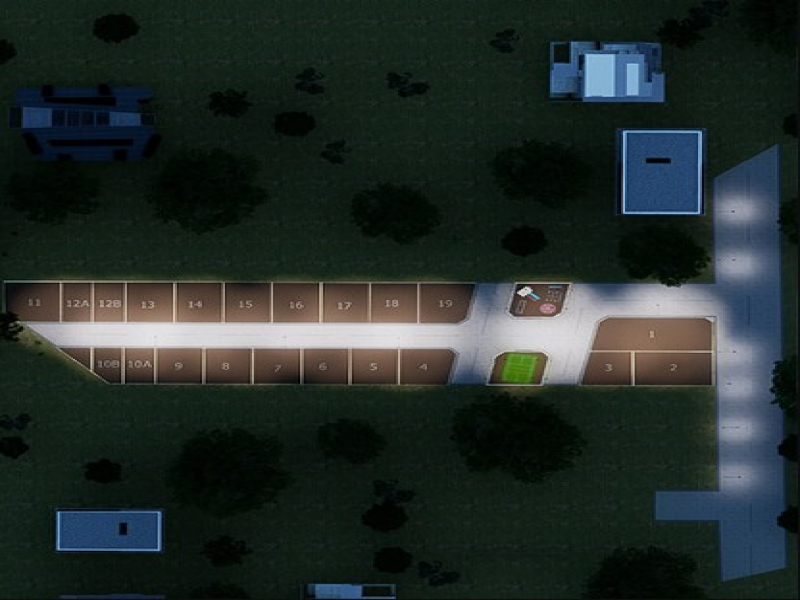
Task: Select plot number 14
Action: click(x=197, y=303)
